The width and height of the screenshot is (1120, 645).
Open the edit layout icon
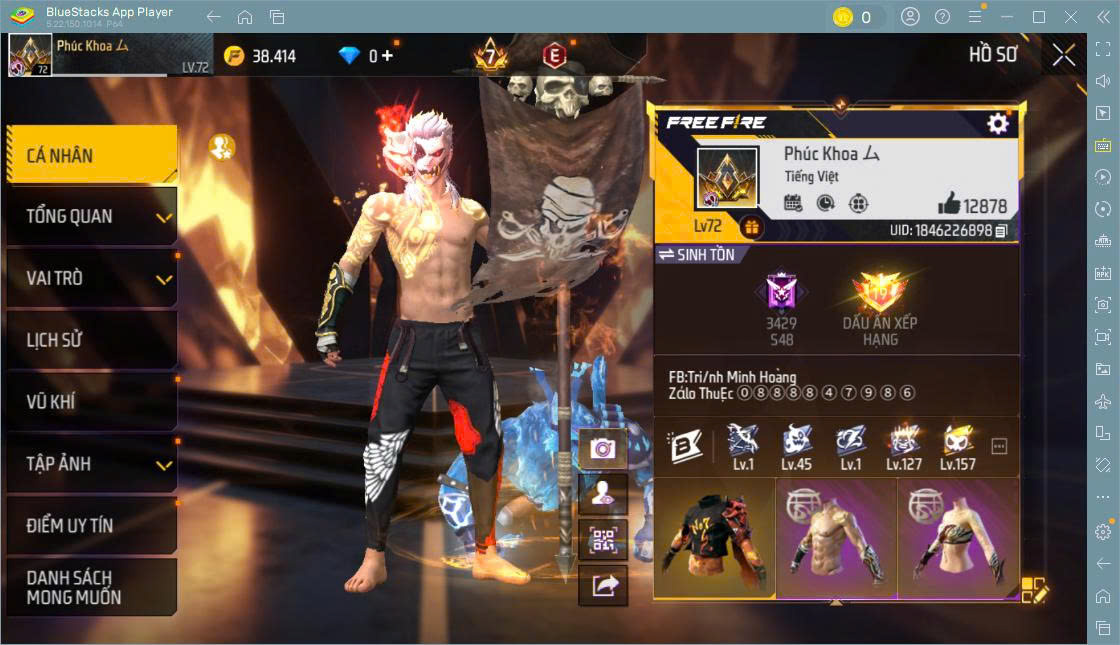click(x=1034, y=590)
